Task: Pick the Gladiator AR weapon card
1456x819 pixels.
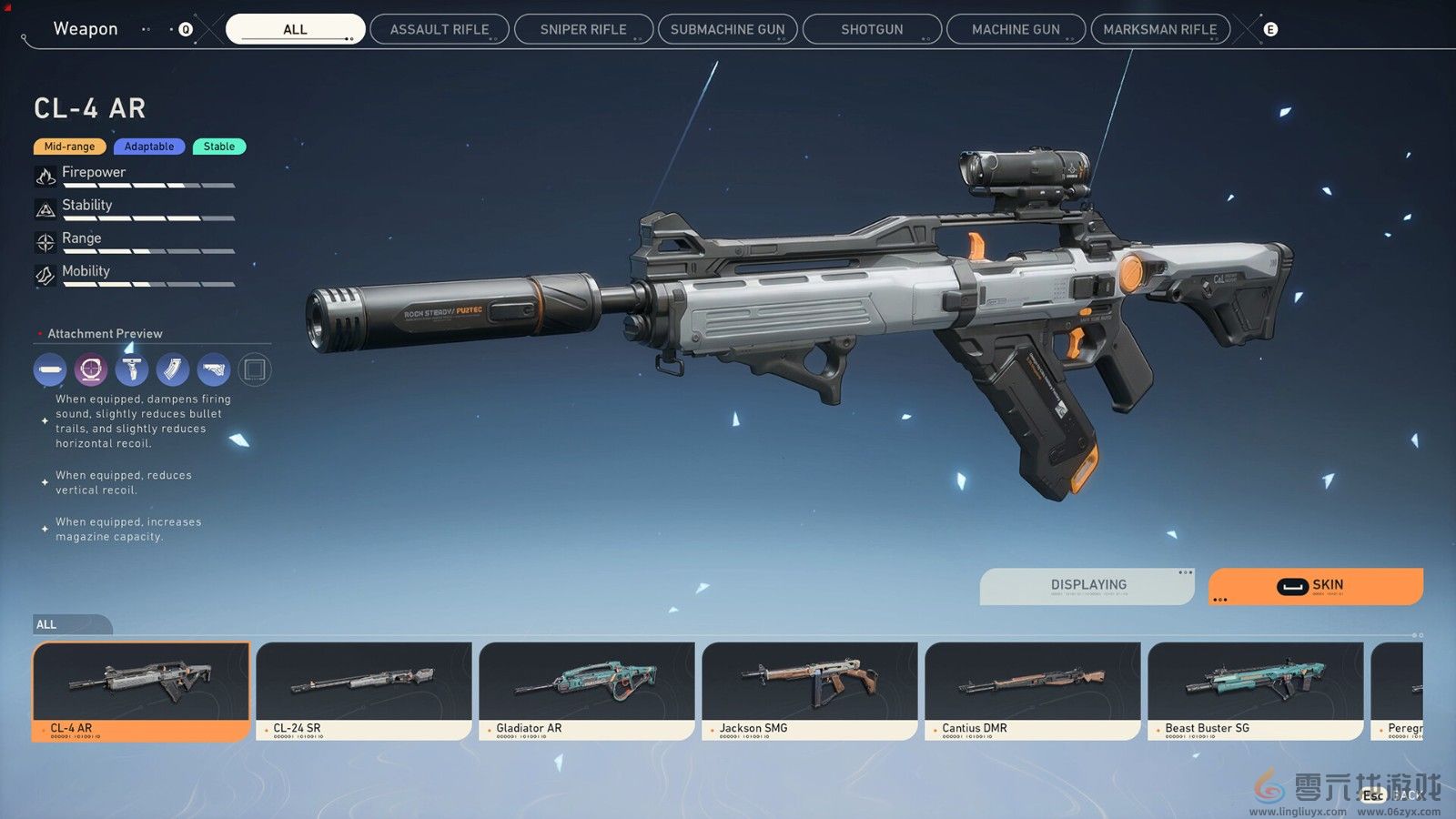Action: 587,691
